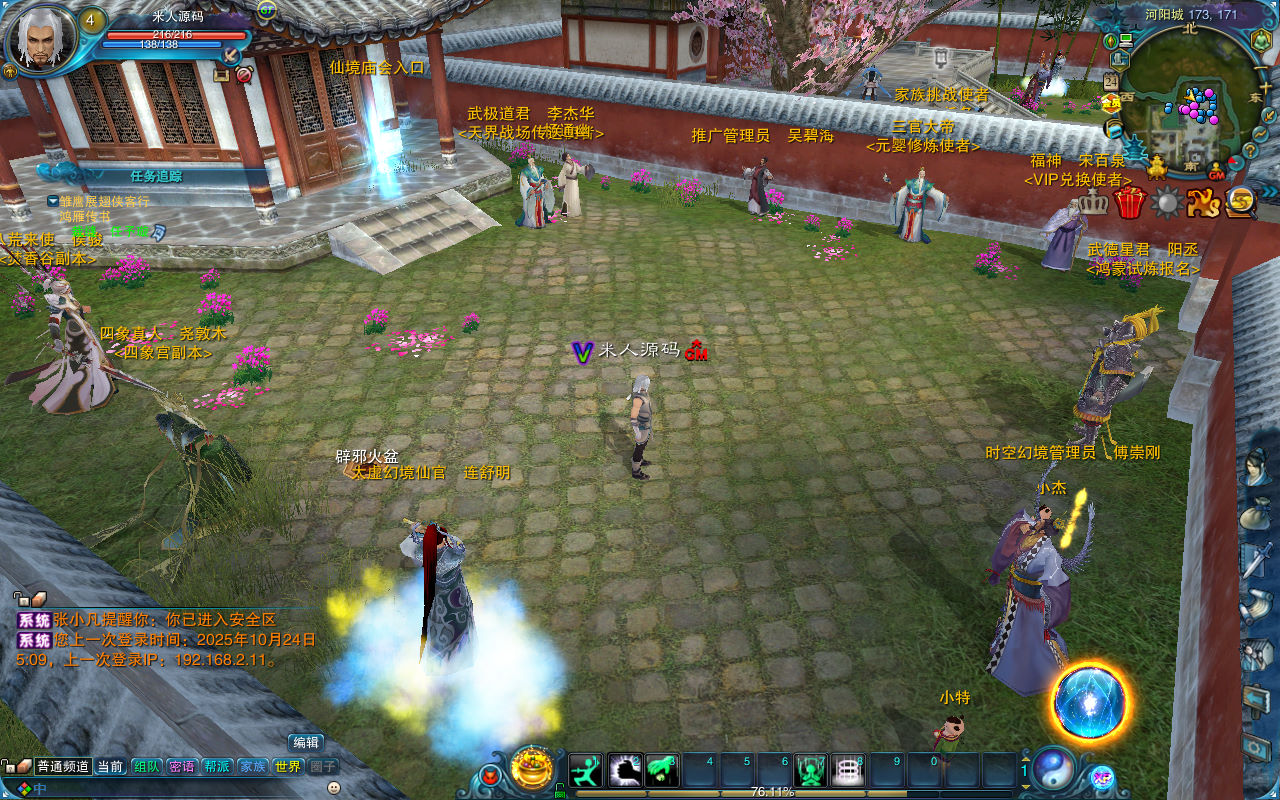Switch chat to the 世界 channel
The height and width of the screenshot is (800, 1280).
(288, 767)
